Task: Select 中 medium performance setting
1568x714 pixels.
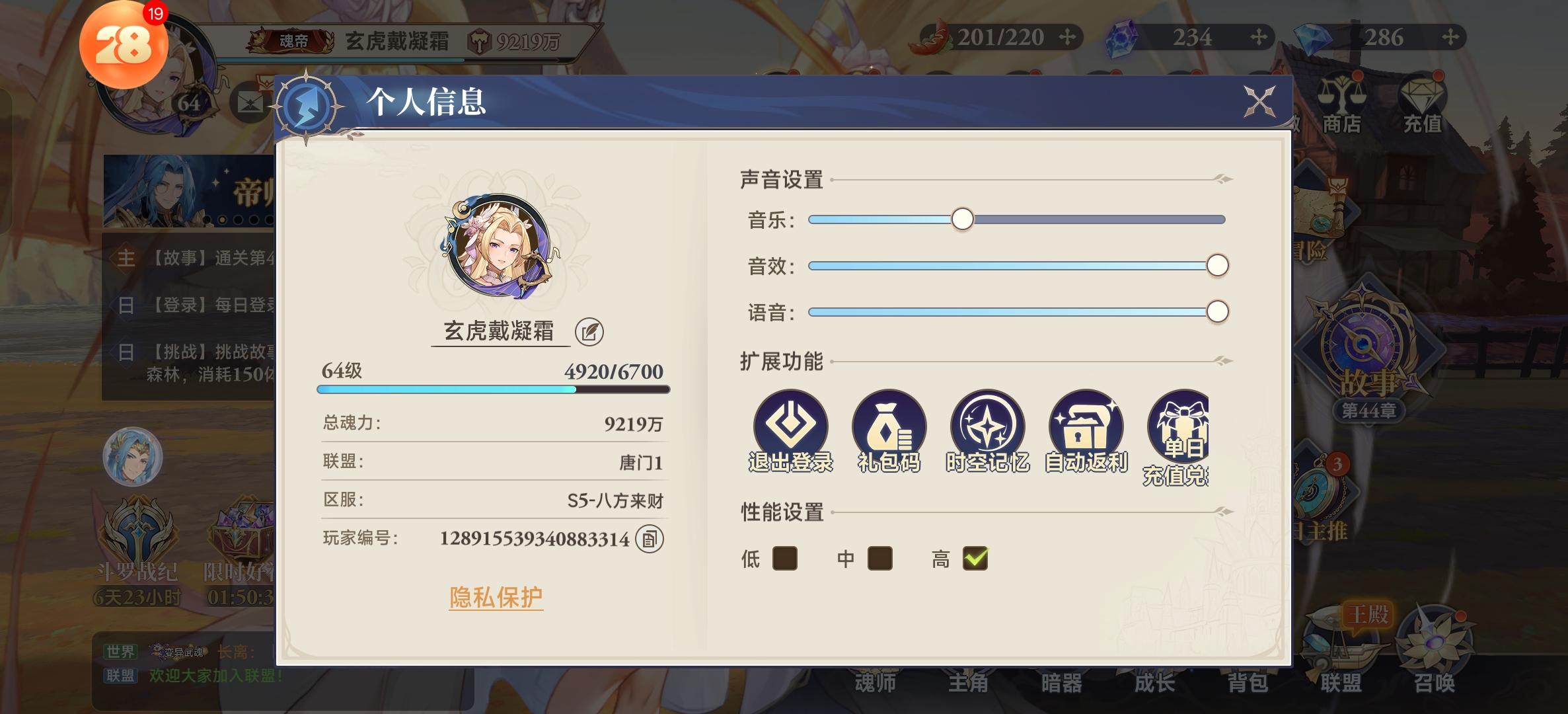Action: click(879, 559)
